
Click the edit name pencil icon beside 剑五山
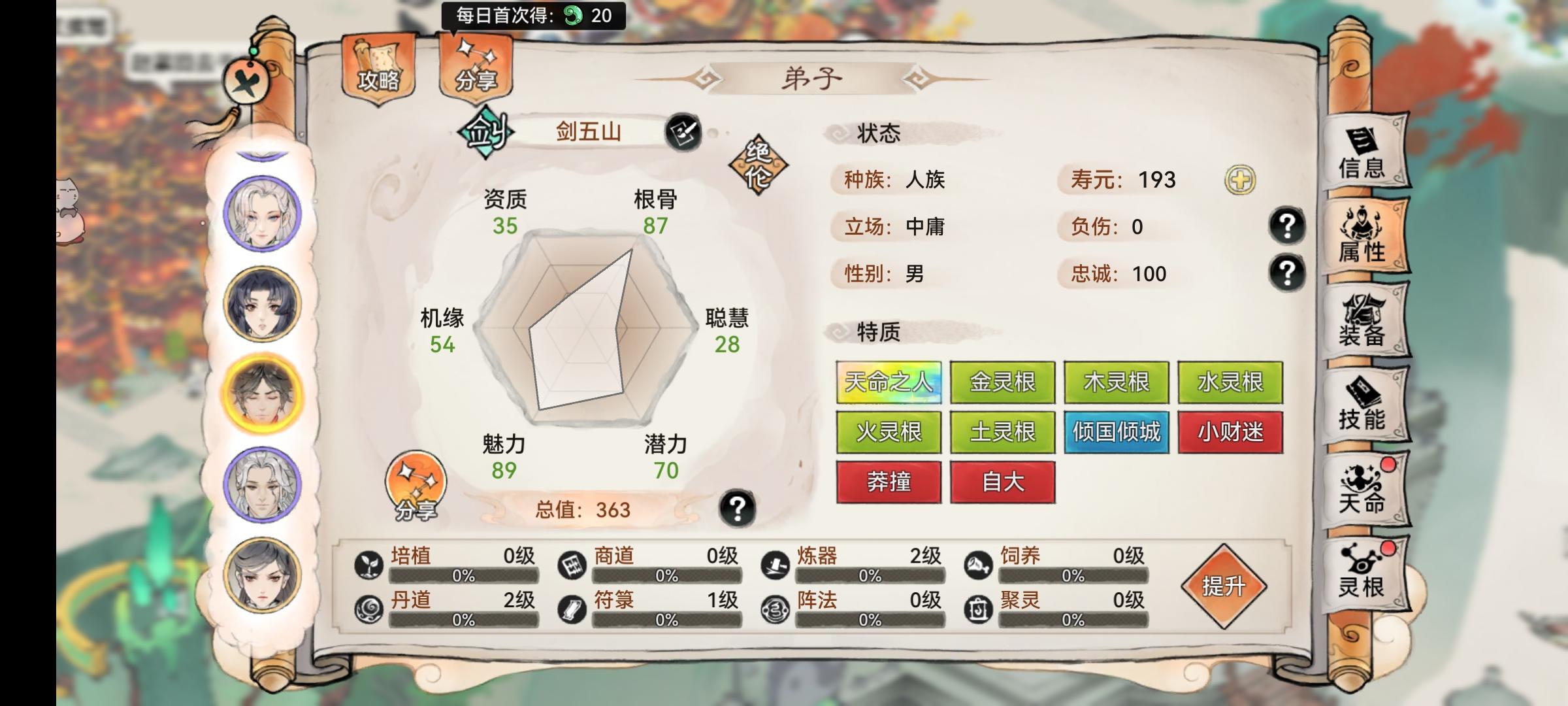click(x=684, y=133)
